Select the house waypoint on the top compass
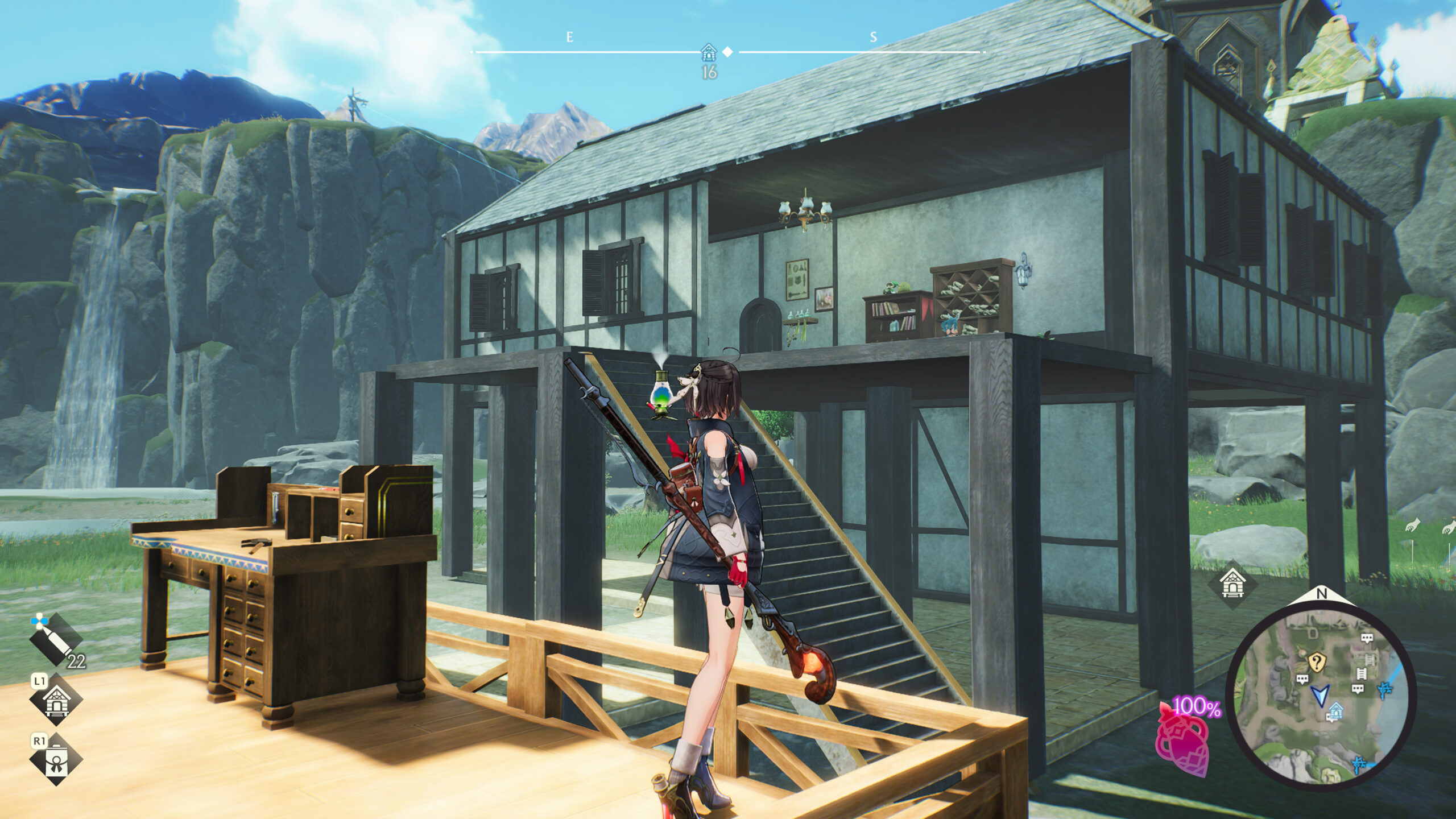Viewport: 1456px width, 819px height. [x=709, y=53]
